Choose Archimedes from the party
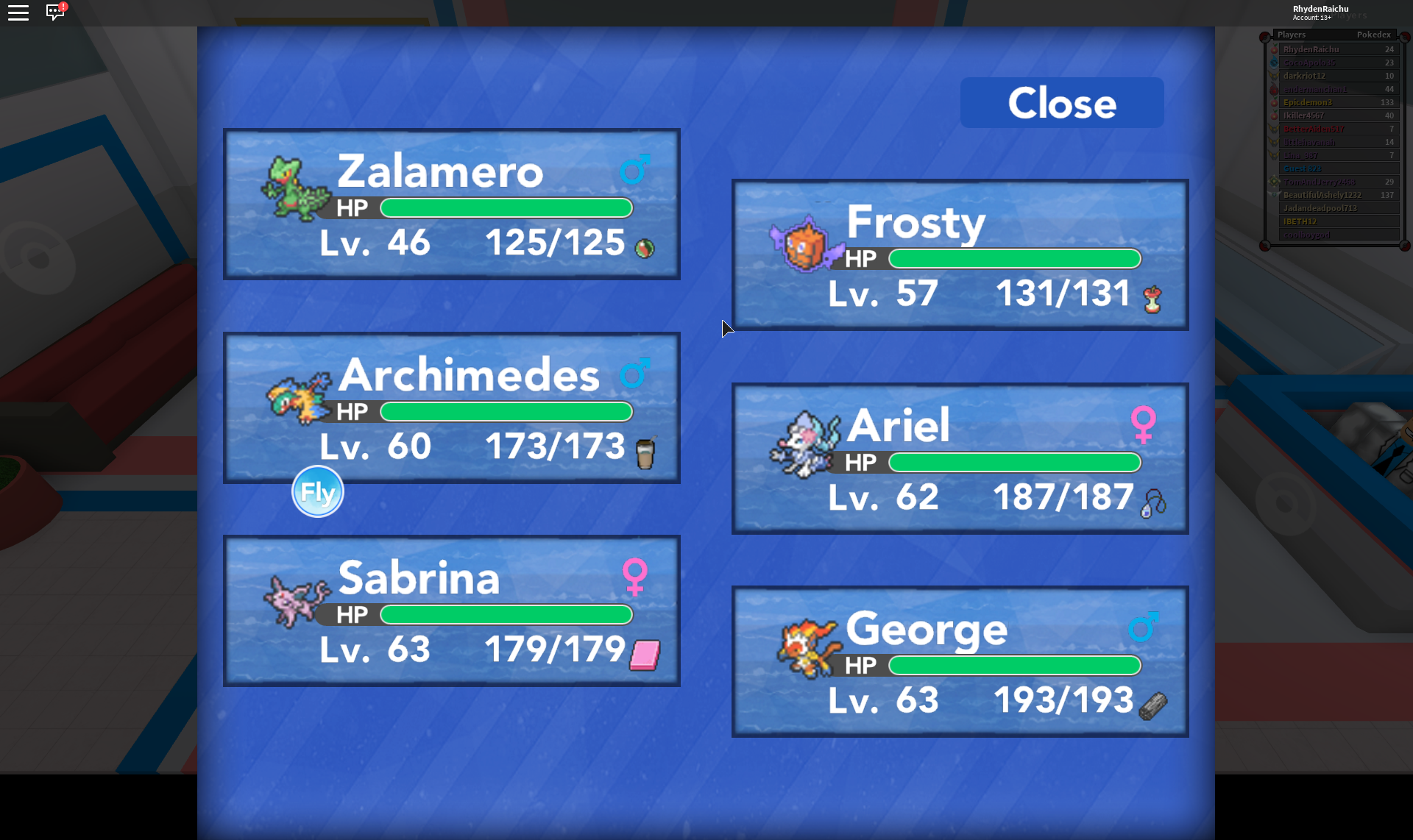1413x840 pixels. [451, 407]
